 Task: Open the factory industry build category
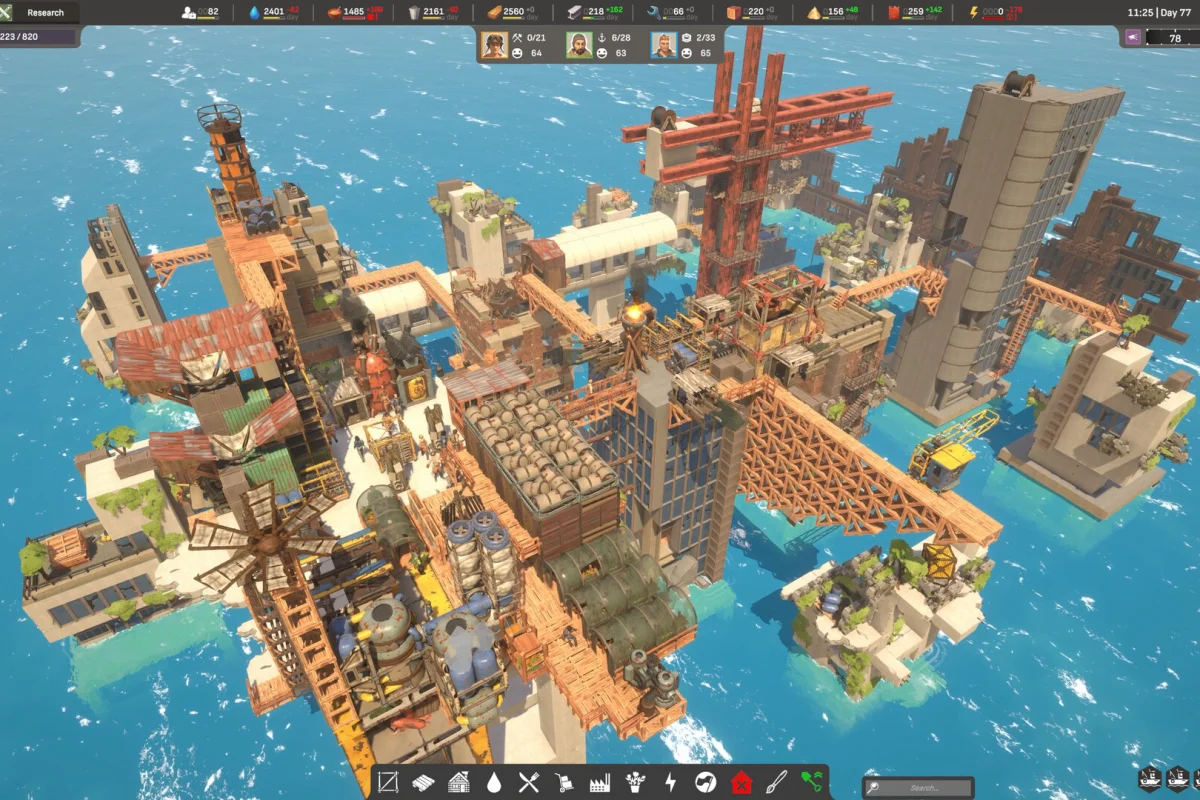[x=599, y=783]
